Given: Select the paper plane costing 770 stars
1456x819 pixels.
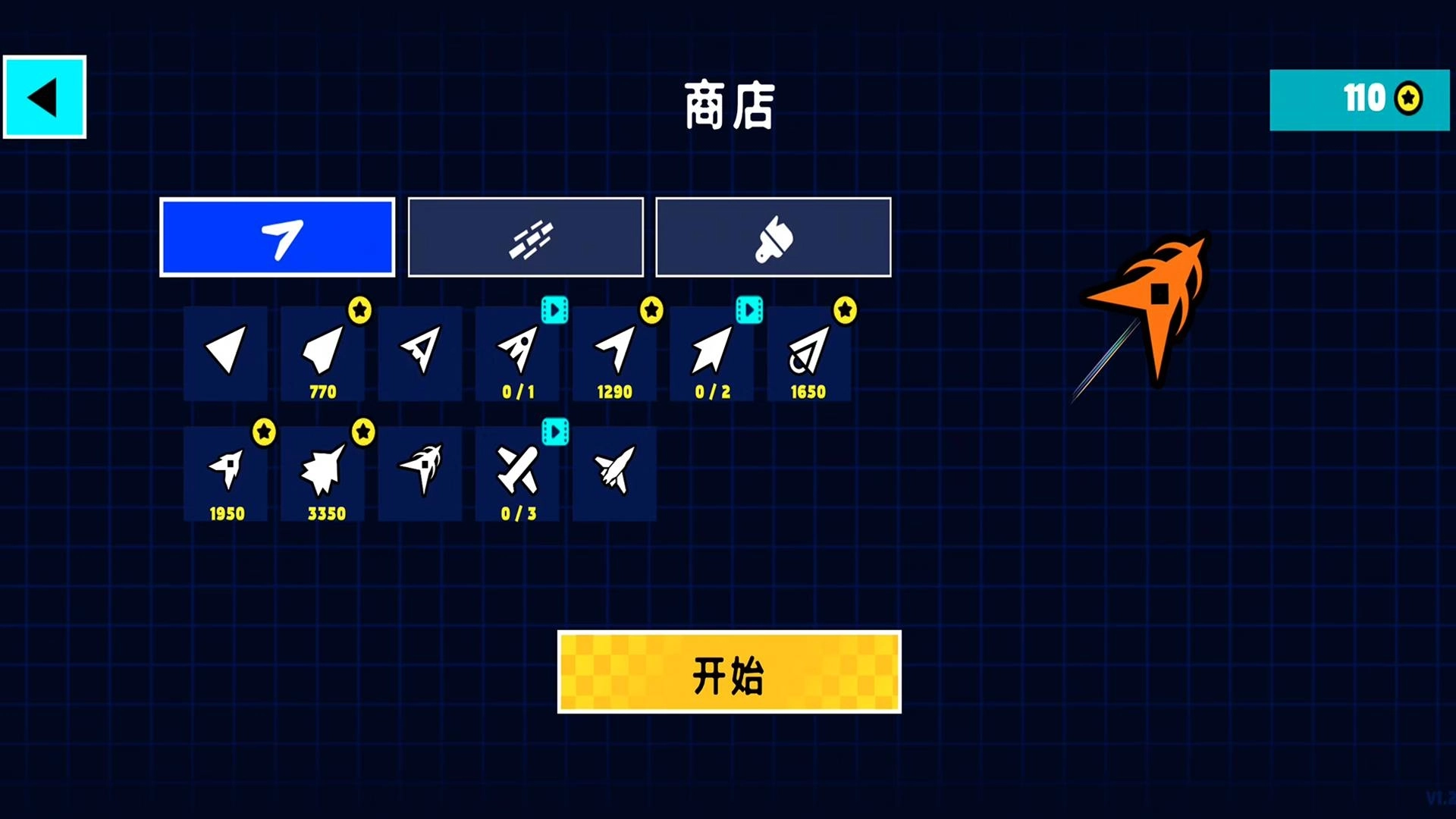Looking at the screenshot, I should [x=322, y=353].
